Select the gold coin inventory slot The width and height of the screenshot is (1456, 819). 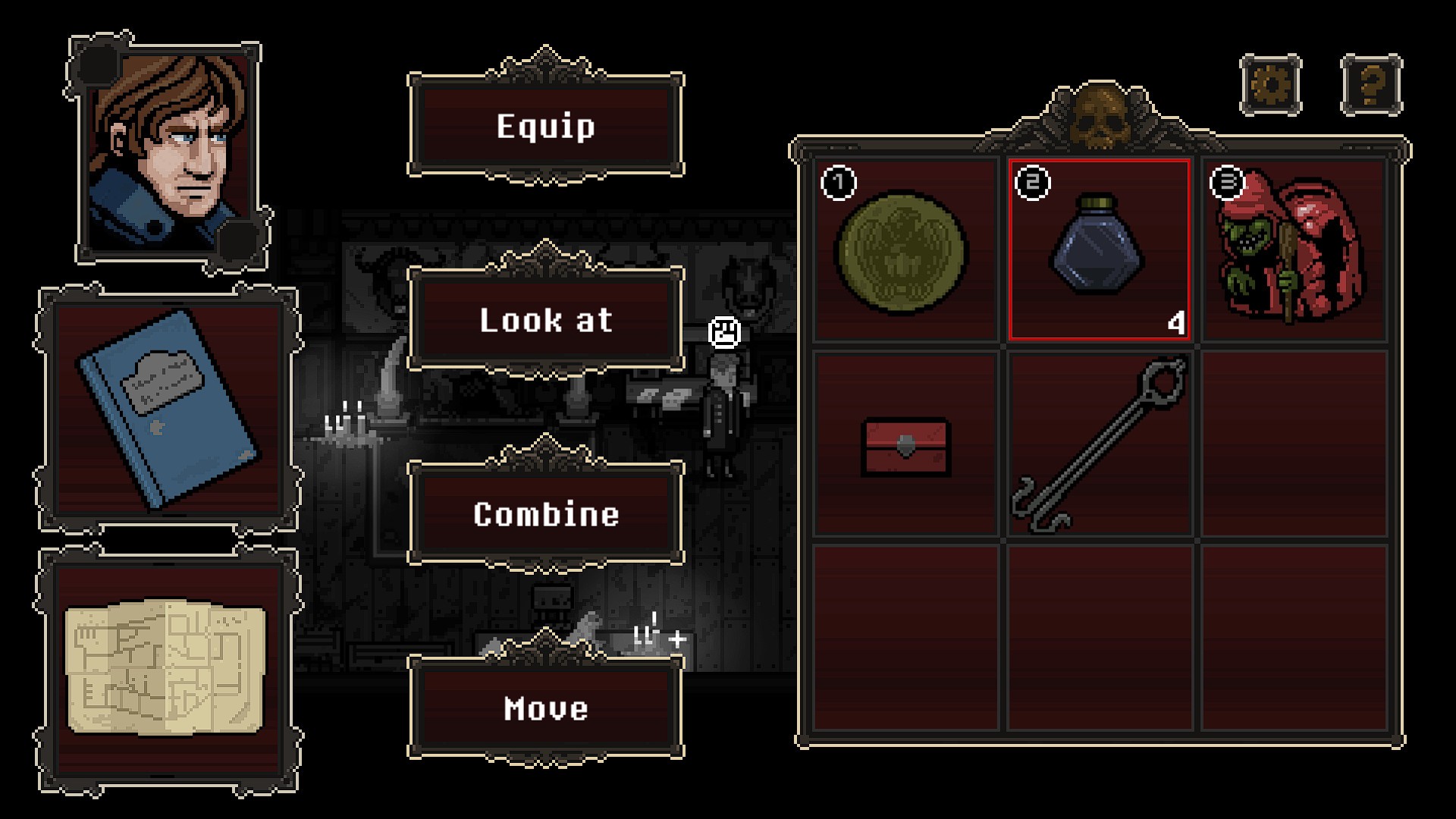(904, 250)
